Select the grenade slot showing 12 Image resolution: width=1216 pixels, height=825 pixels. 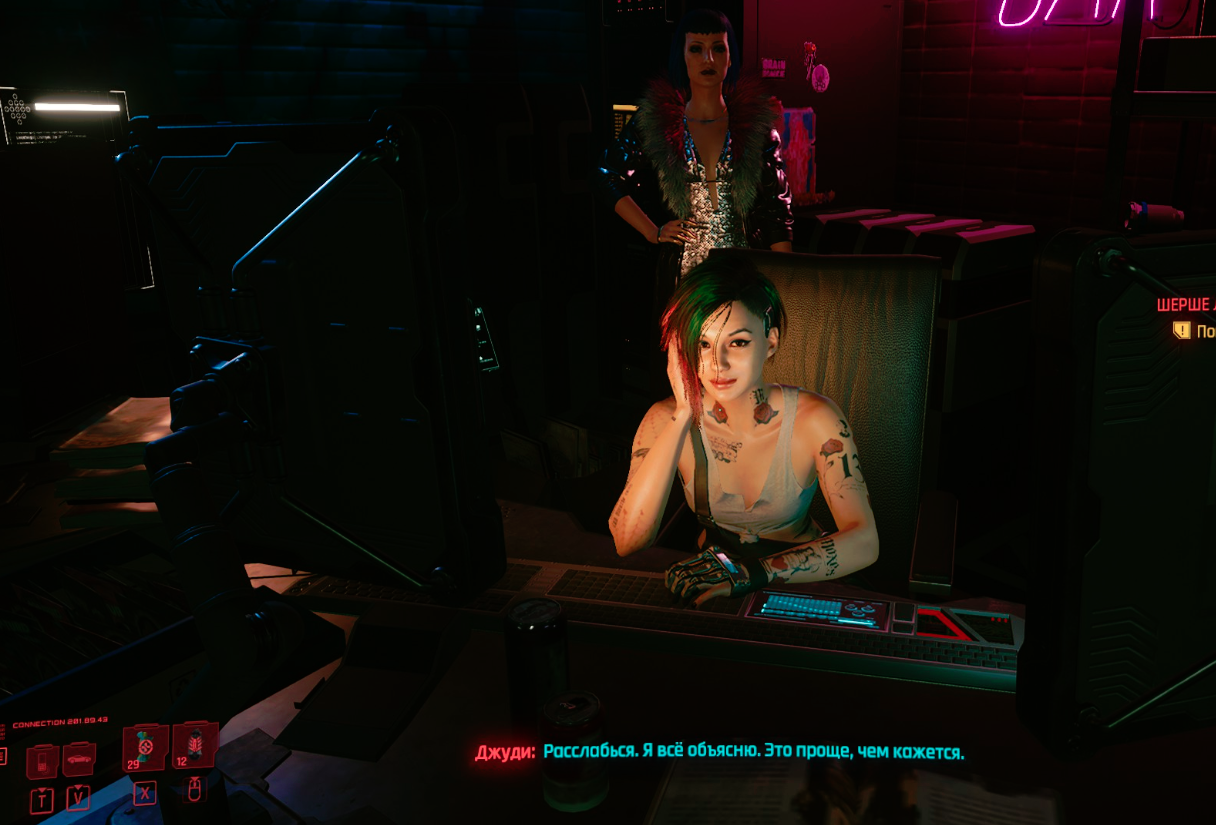[x=195, y=744]
